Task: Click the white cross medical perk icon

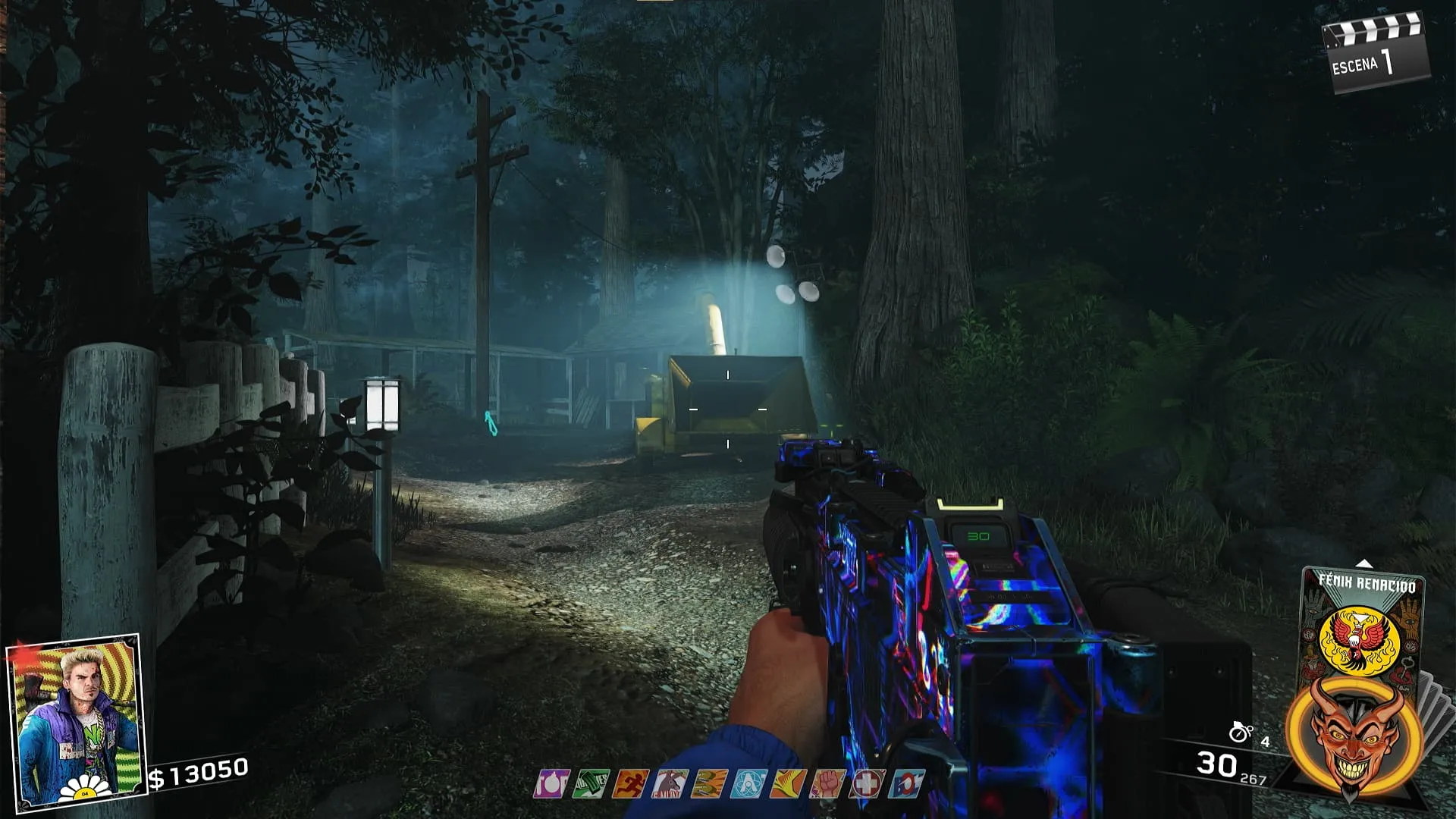Action: pyautogui.click(x=867, y=783)
